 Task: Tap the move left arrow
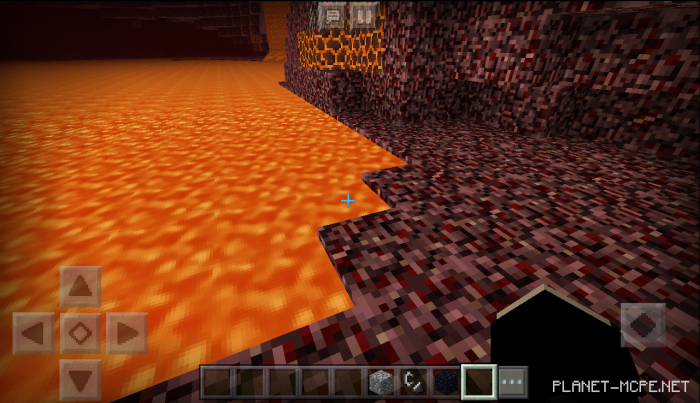point(34,332)
